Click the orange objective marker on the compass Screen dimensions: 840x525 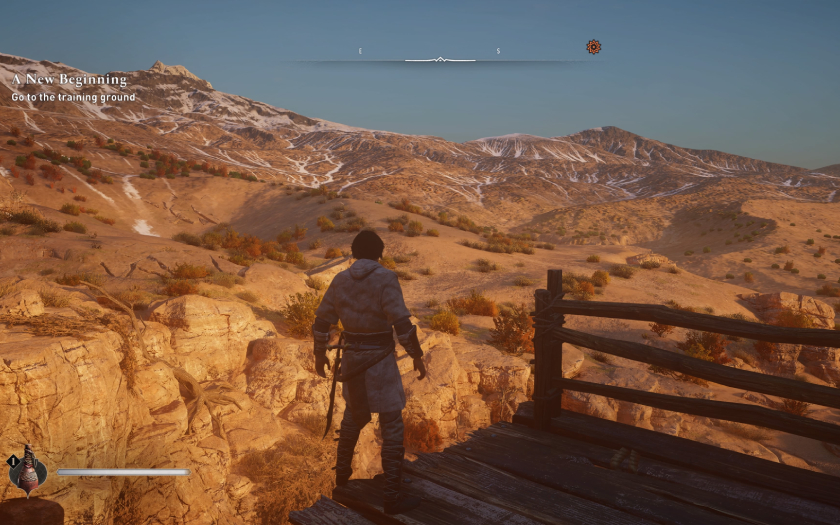[x=593, y=46]
